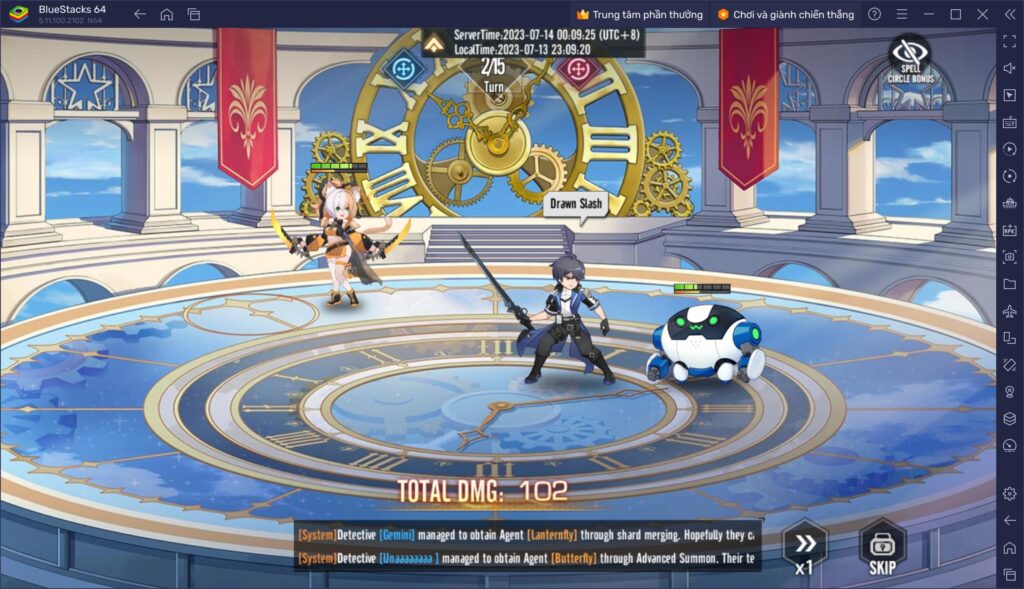
Task: Open BlueStacks help question mark
Action: (x=875, y=14)
